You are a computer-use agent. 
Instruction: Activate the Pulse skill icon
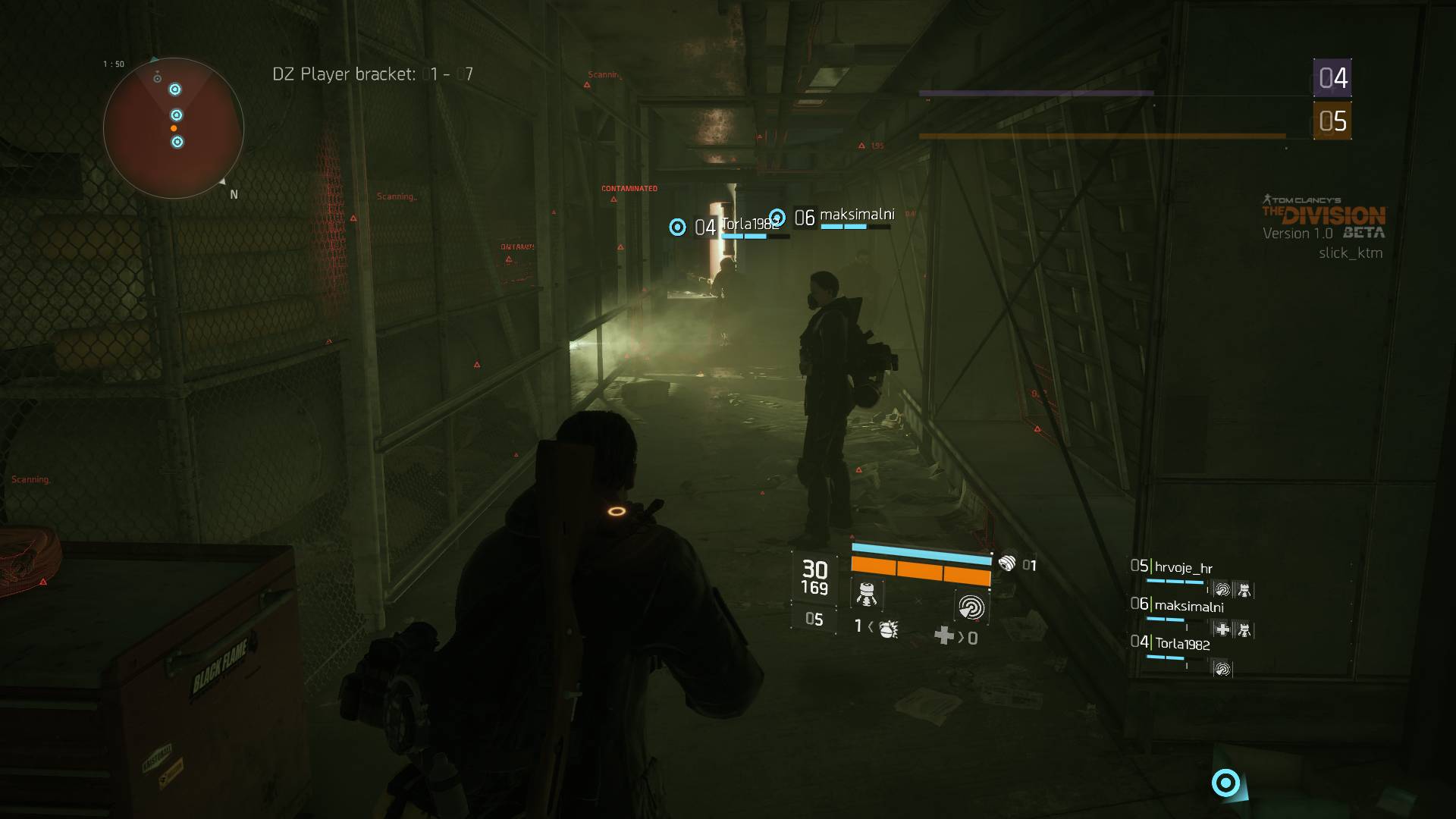(x=974, y=607)
